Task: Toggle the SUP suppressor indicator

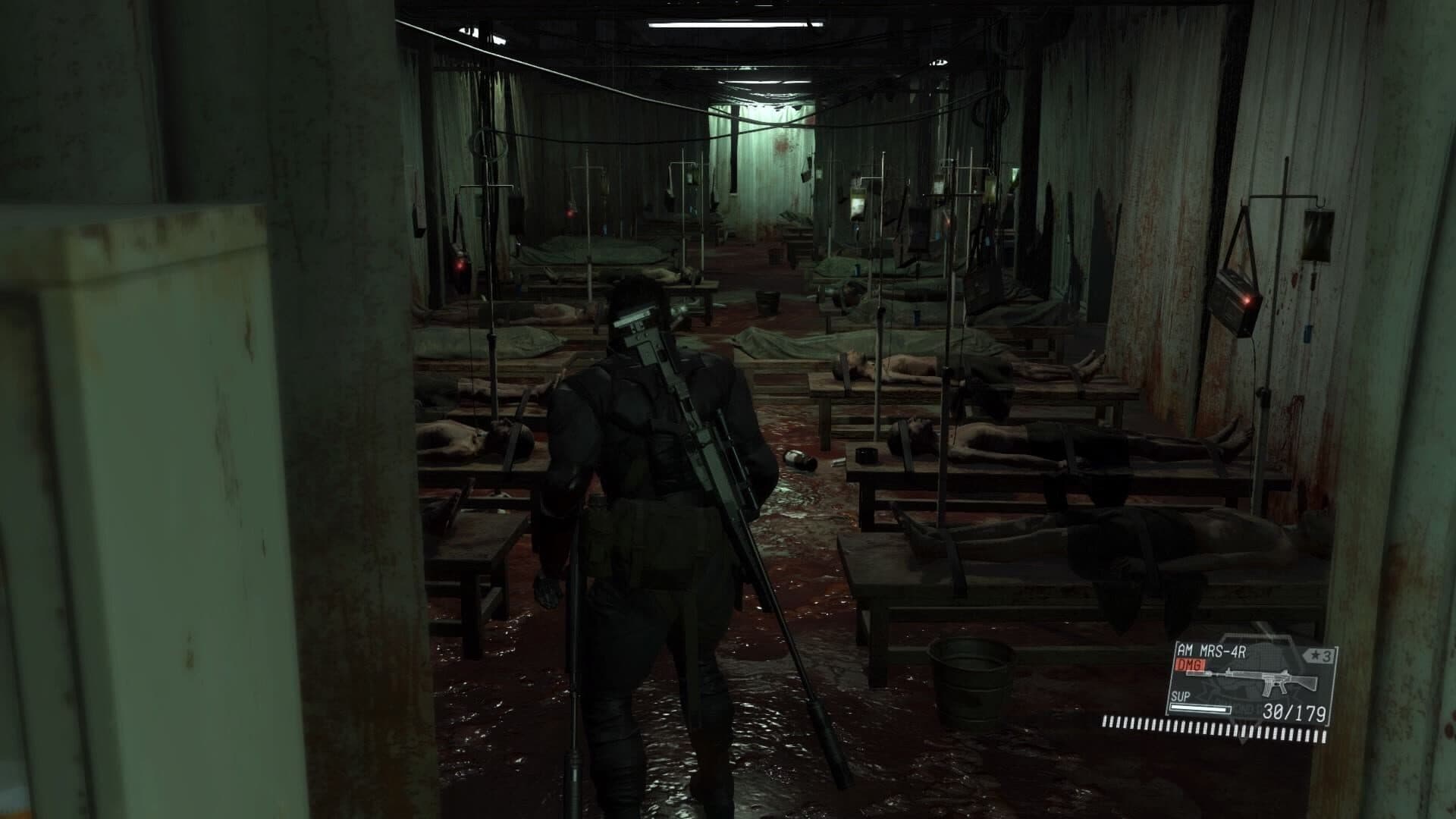Action: pos(1180,697)
